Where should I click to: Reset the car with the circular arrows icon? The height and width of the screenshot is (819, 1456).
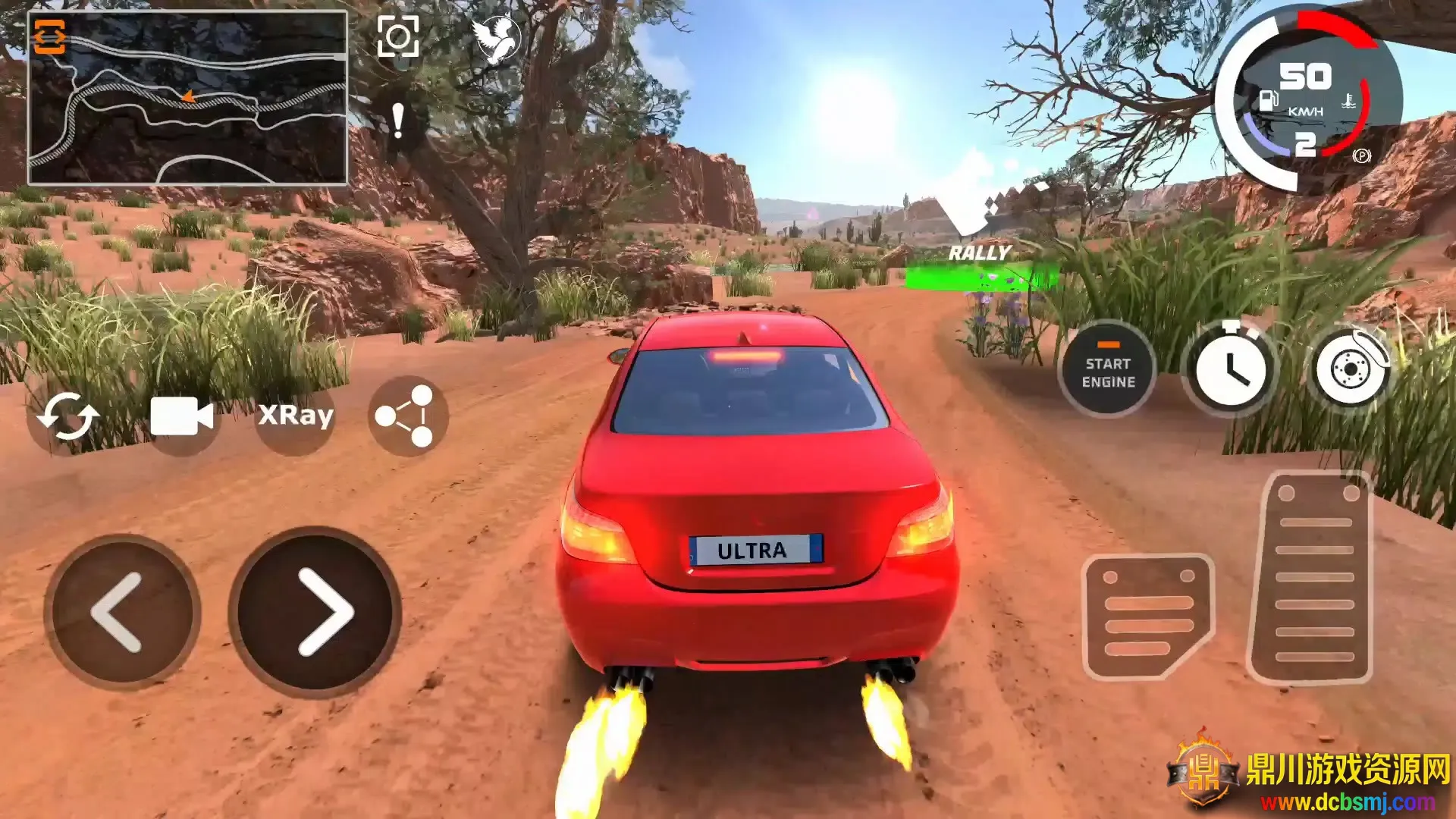point(68,416)
